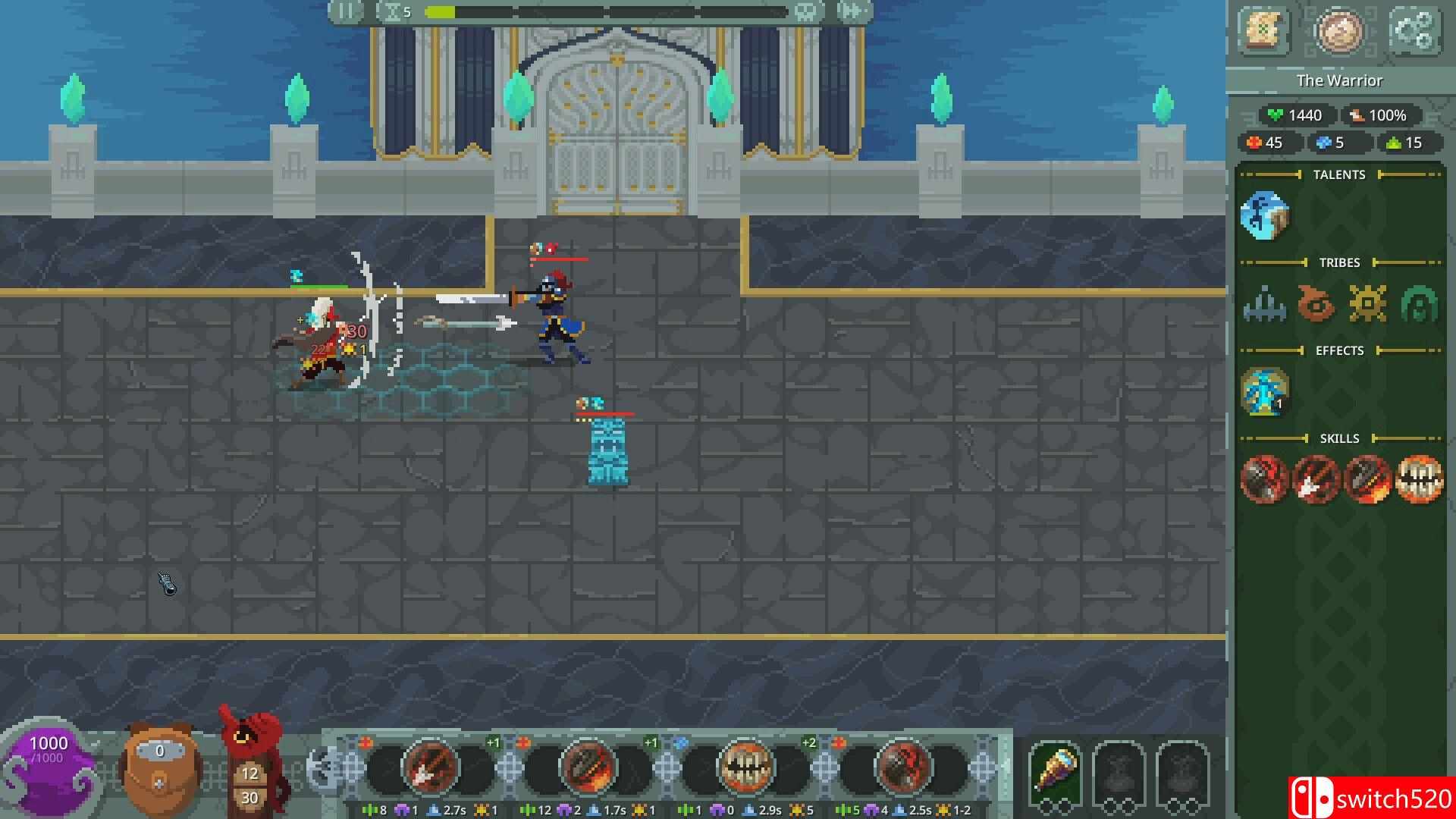The image size is (1456, 819).
Task: Pause the battle
Action: point(346,11)
